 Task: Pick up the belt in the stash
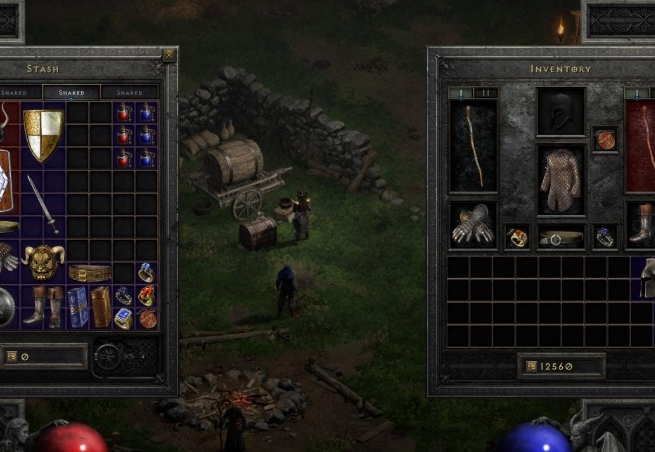pyautogui.click(x=90, y=273)
